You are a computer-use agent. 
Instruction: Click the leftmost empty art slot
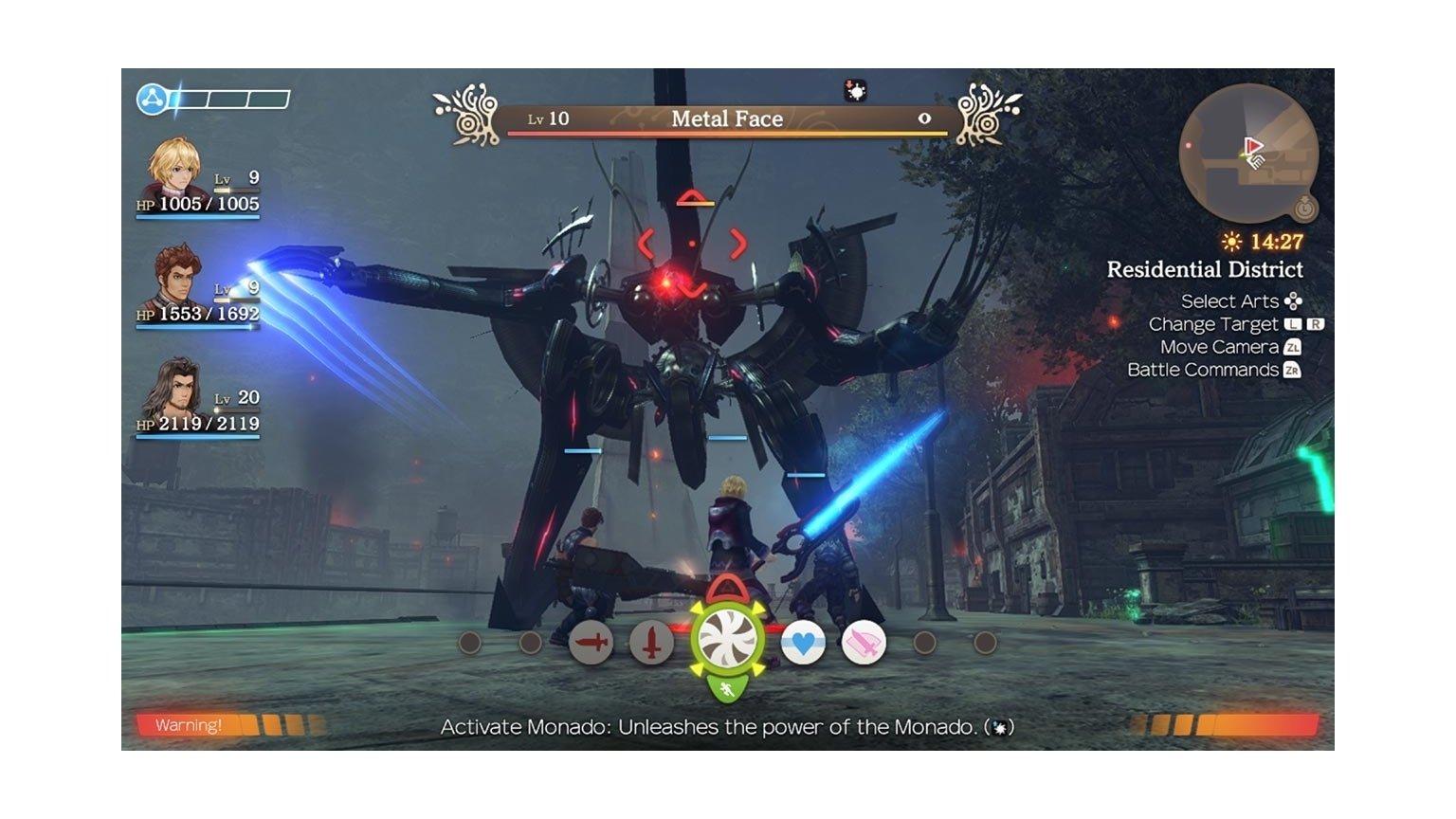click(x=468, y=643)
